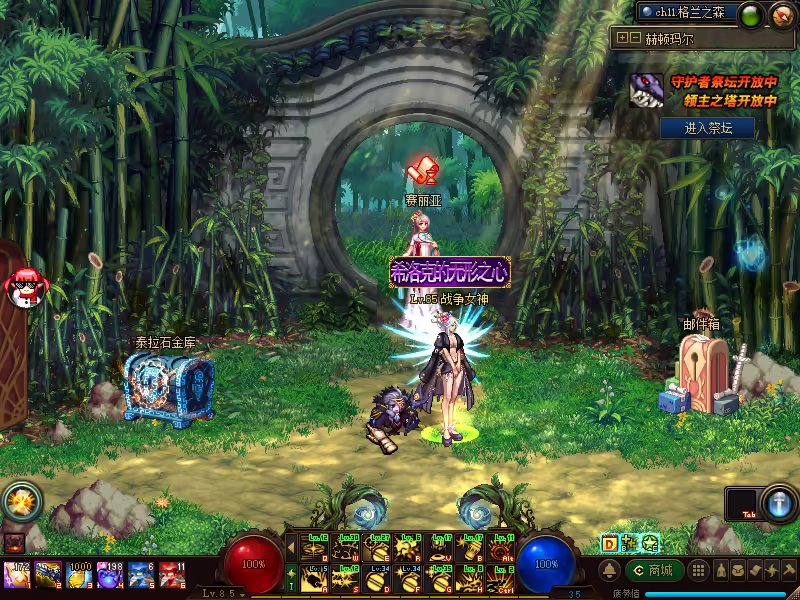
Task: Use the quick slot item with 172 count
Action: click(x=17, y=574)
